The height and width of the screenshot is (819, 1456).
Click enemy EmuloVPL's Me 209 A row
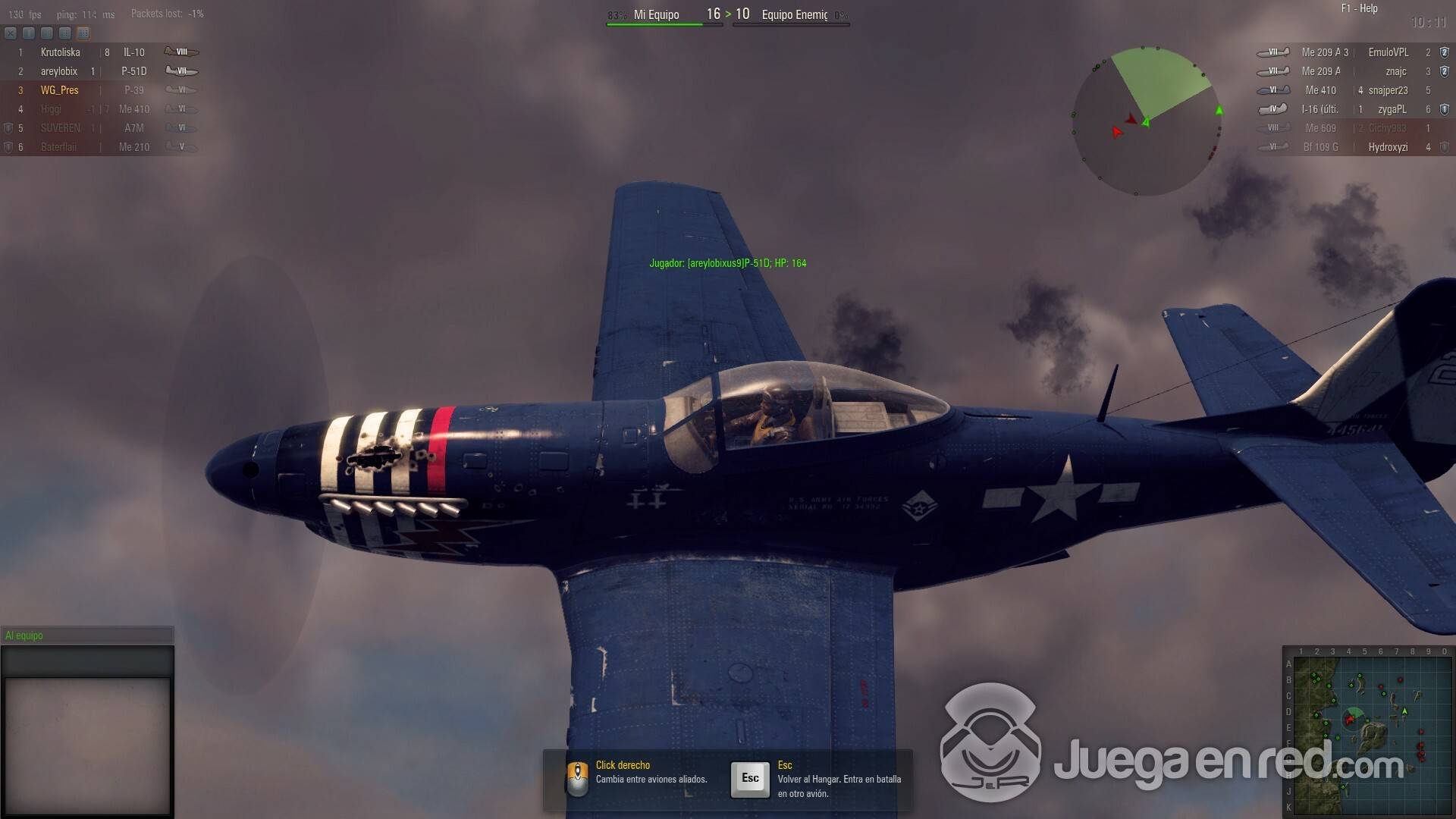click(1354, 52)
